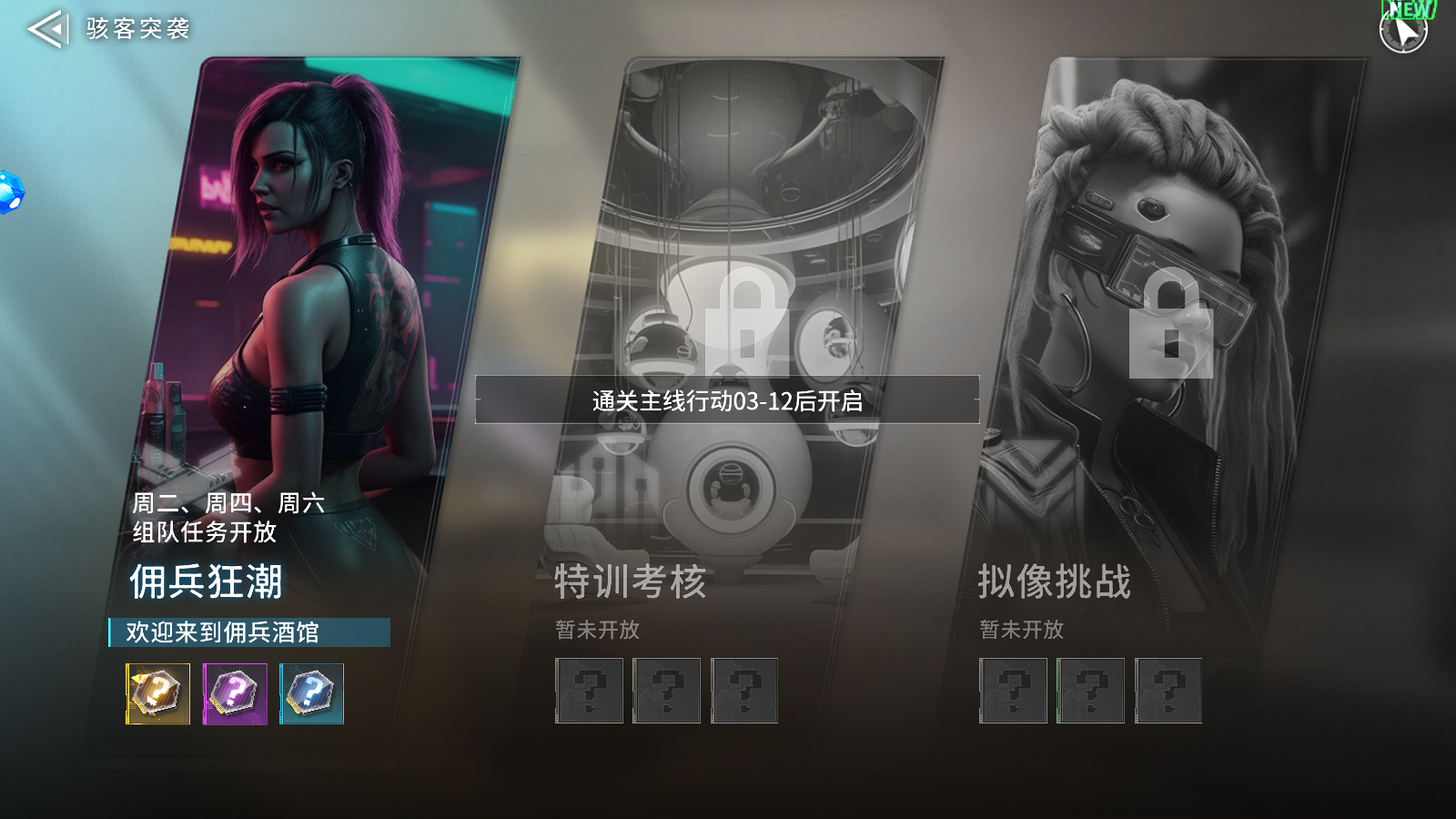The height and width of the screenshot is (819, 1456).
Task: Open the second mystery reward under 特训考核
Action: coord(666,692)
